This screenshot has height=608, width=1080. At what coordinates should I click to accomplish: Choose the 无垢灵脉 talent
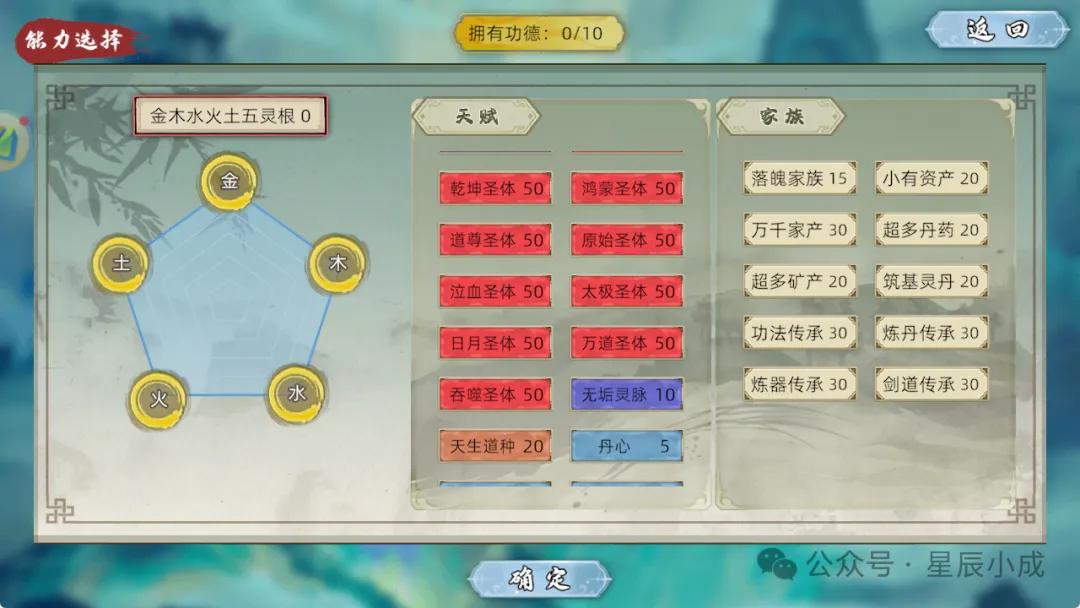pyautogui.click(x=628, y=394)
